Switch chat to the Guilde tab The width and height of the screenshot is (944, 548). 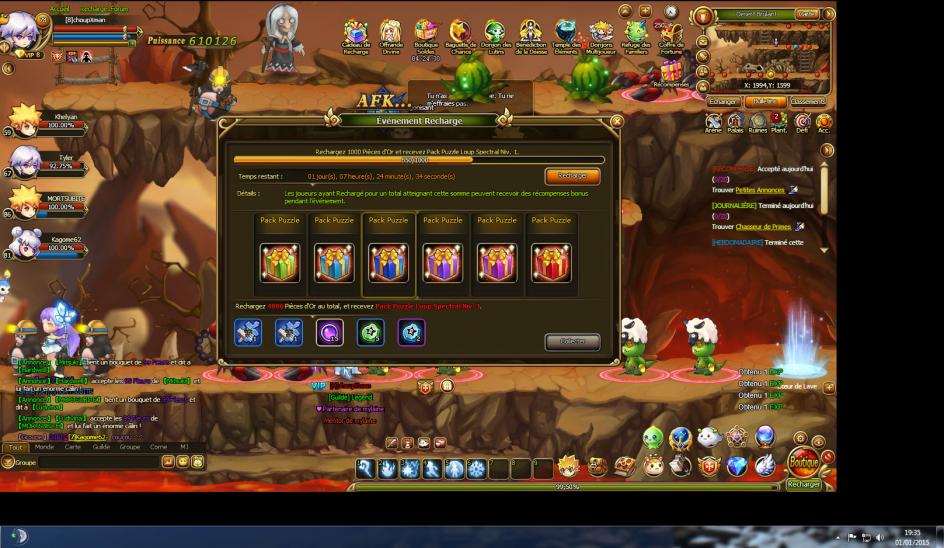(101, 447)
